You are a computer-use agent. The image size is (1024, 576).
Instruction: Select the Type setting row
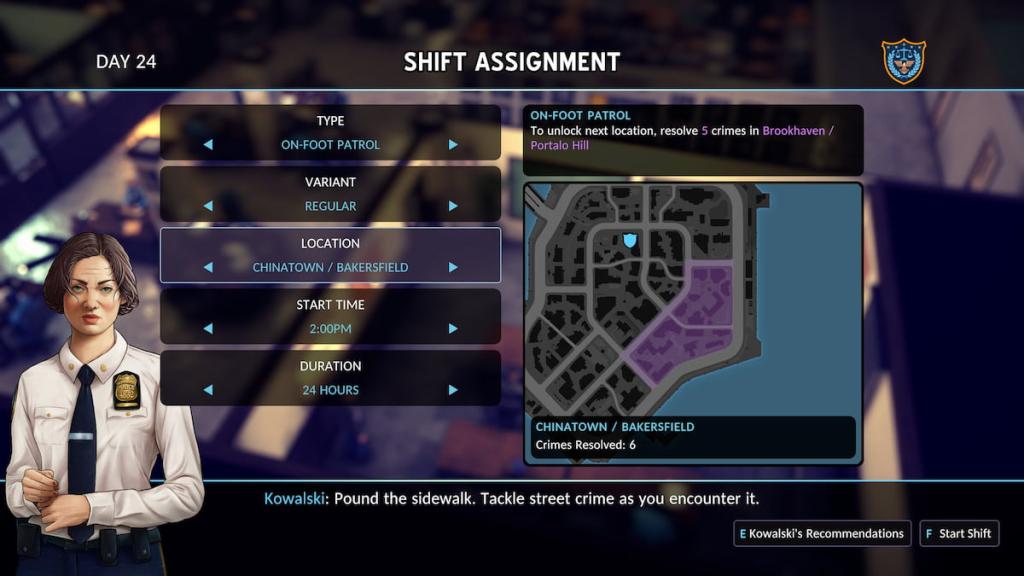(330, 132)
